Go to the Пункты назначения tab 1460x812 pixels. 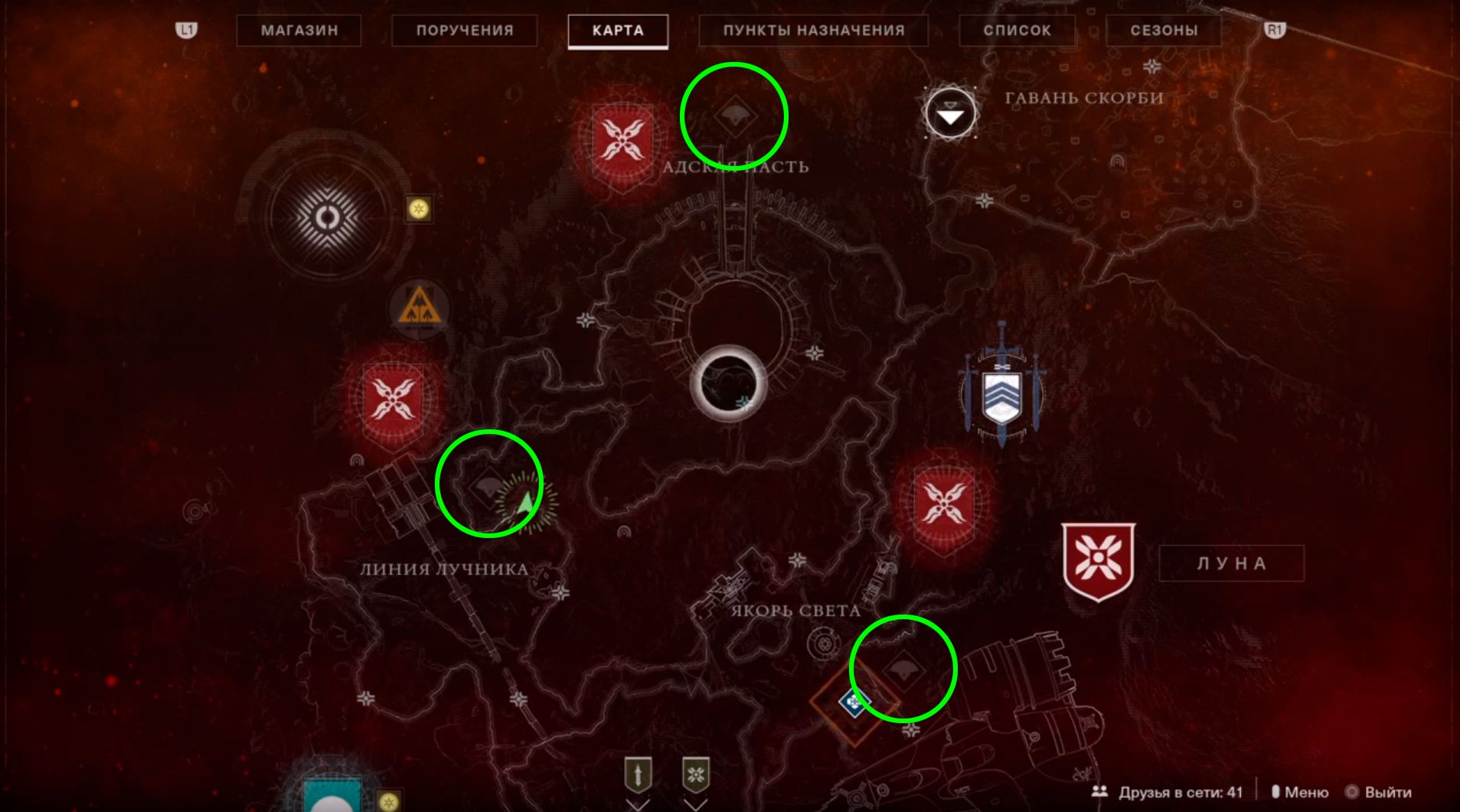pyautogui.click(x=813, y=31)
